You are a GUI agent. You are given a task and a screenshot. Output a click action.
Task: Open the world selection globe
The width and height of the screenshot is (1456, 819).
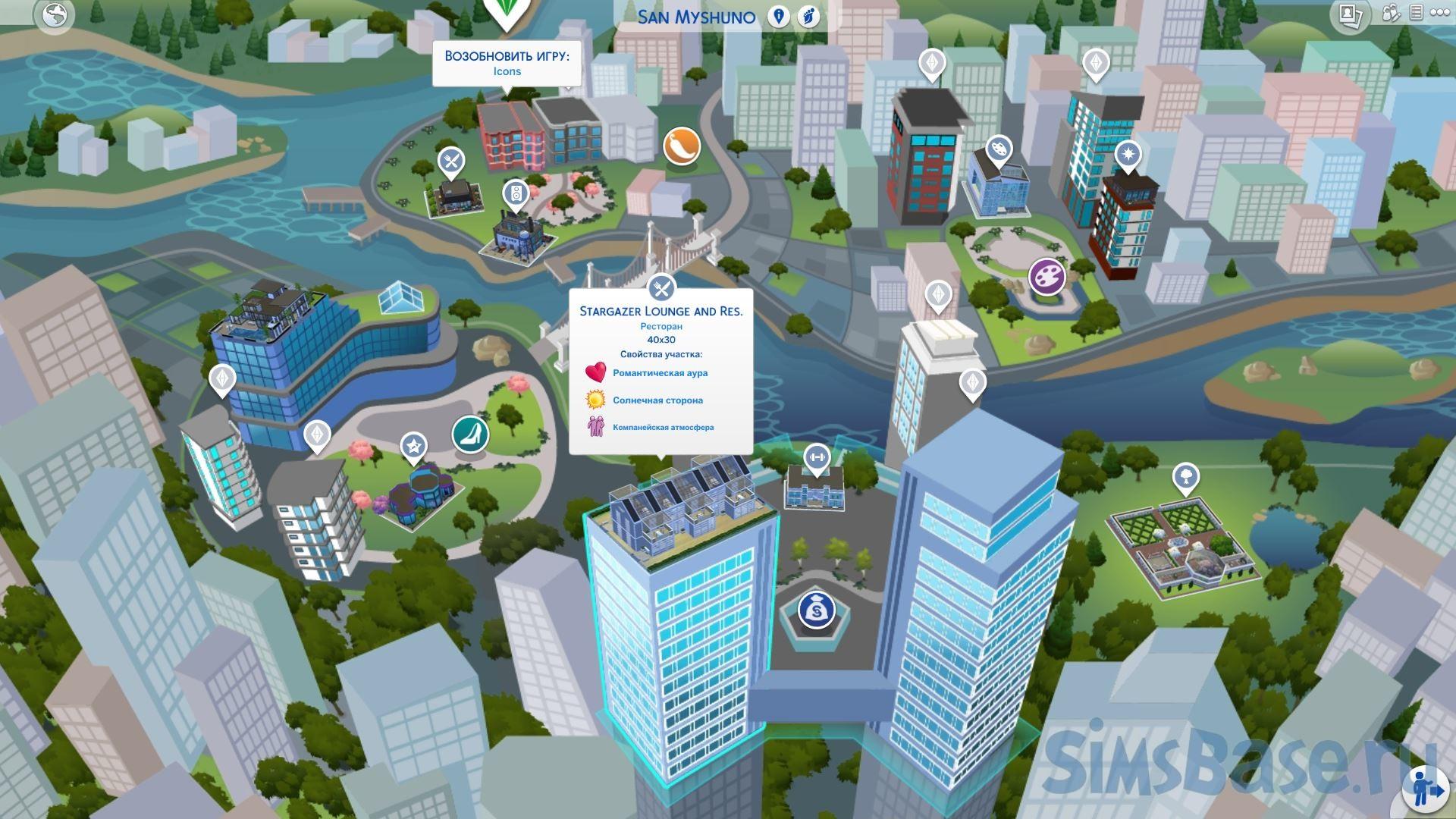(55, 15)
